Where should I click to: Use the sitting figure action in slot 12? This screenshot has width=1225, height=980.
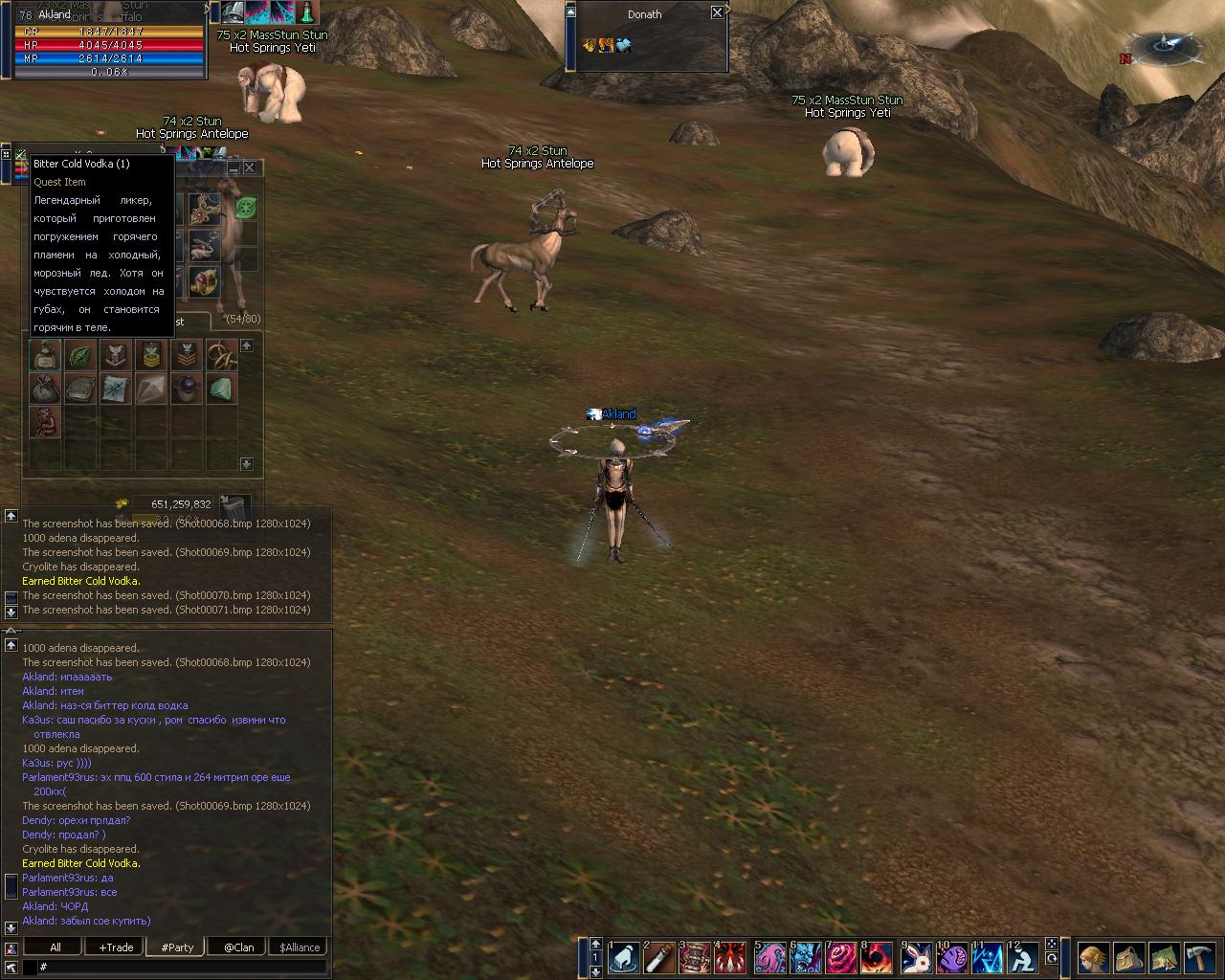(x=1022, y=957)
